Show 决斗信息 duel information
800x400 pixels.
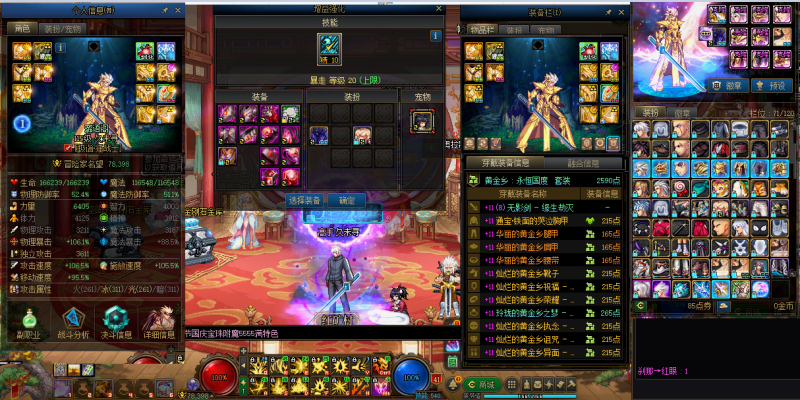click(x=118, y=322)
